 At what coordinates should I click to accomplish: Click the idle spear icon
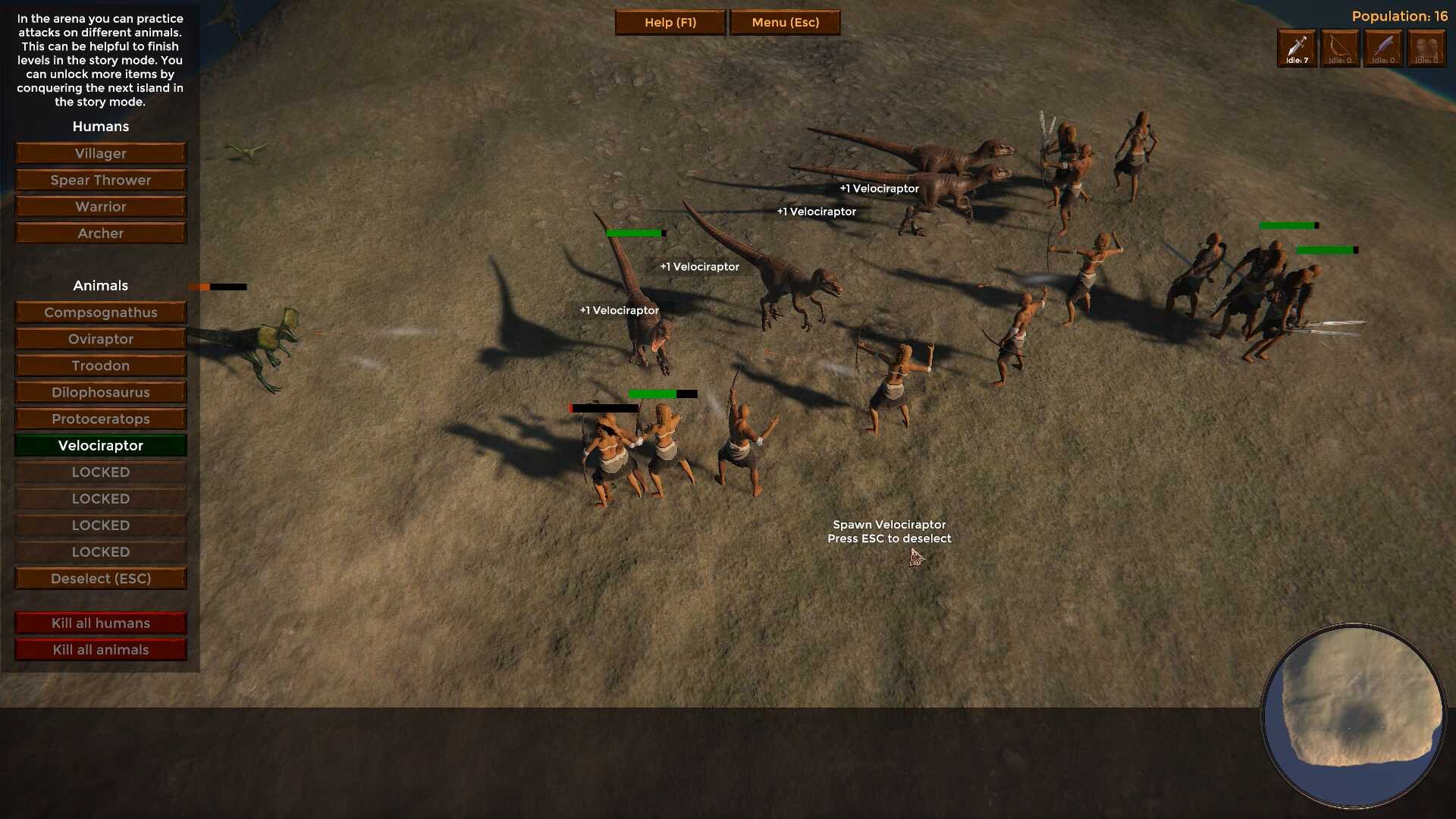[x=1383, y=49]
